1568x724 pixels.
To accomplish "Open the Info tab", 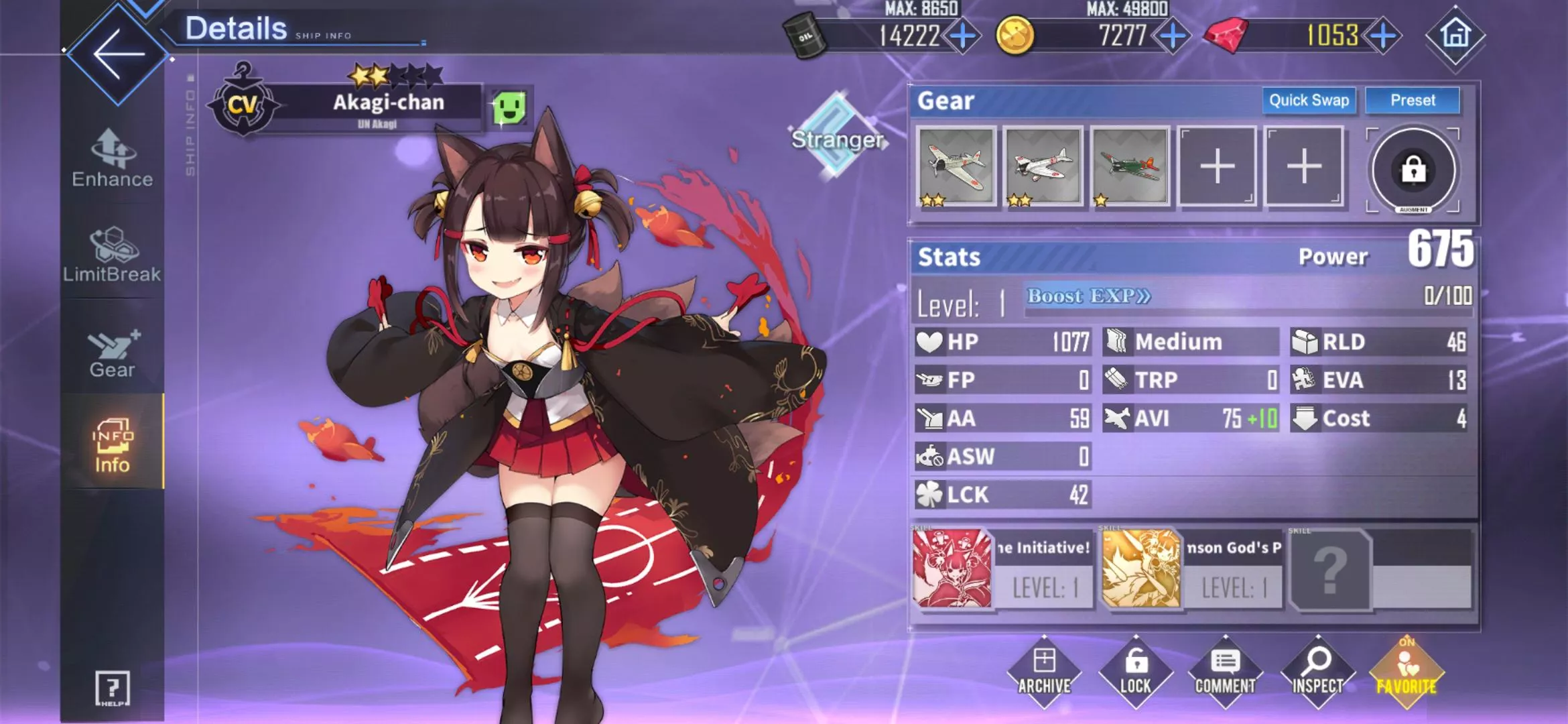I will coord(113,445).
